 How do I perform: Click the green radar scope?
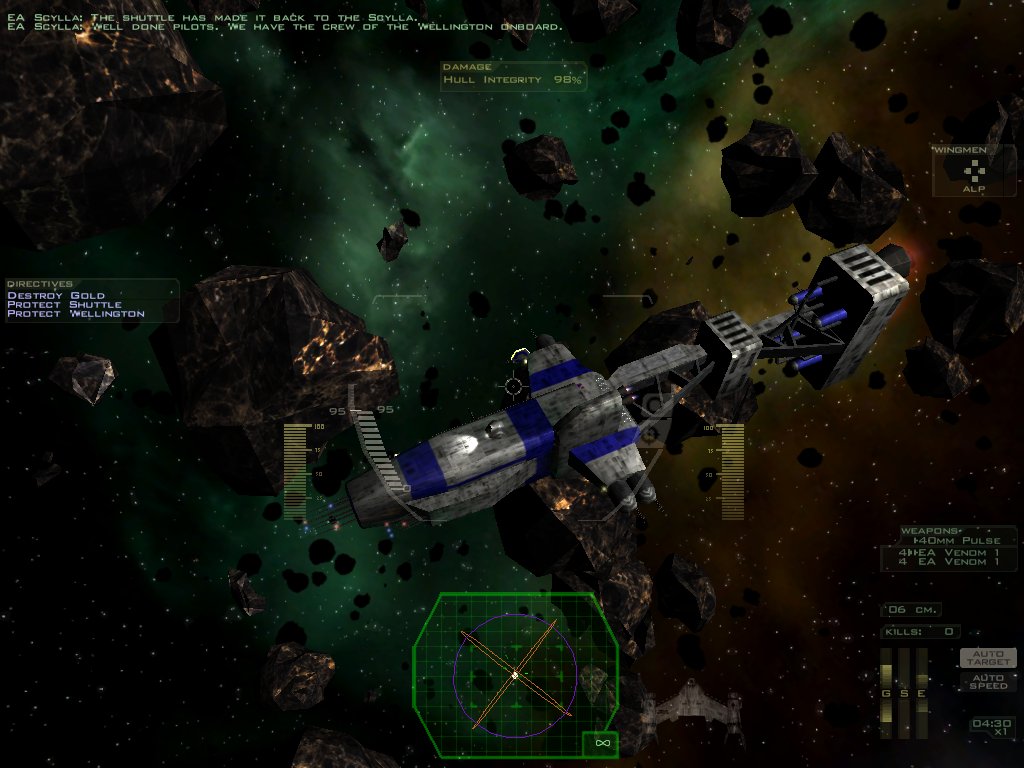(514, 673)
